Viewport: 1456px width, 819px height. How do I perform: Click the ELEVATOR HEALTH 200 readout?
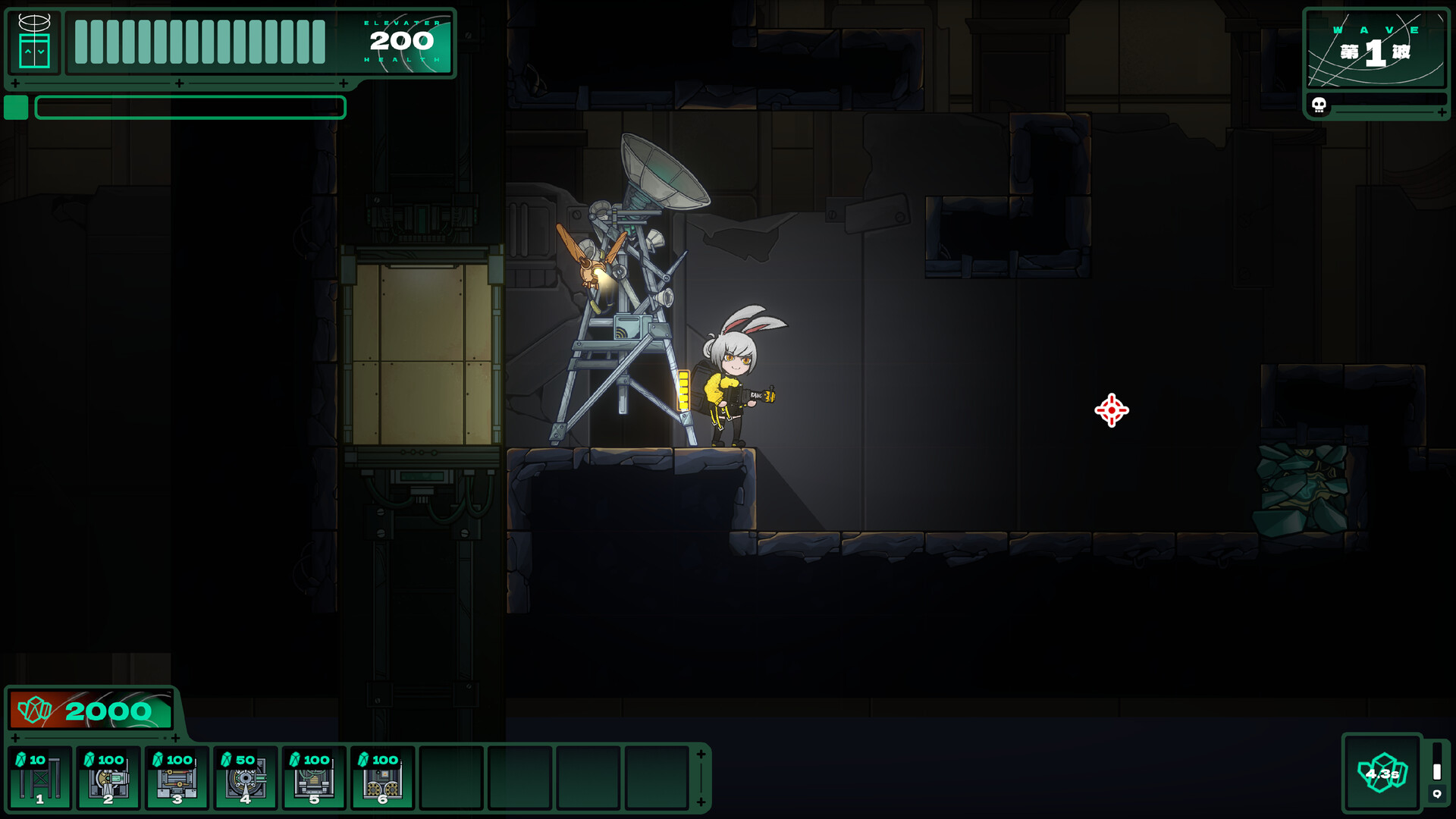[x=402, y=42]
